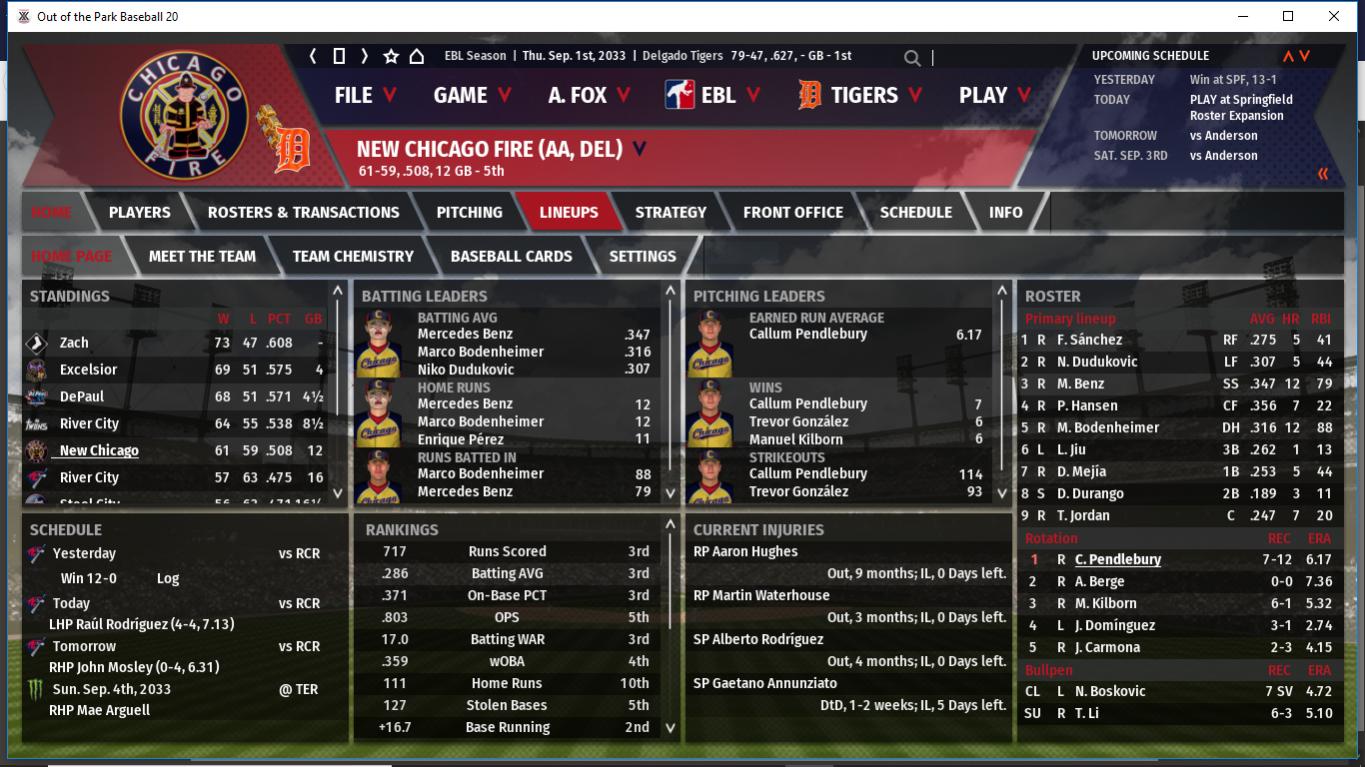
Task: Open the TIGERS organization menu
Action: pyautogui.click(x=862, y=95)
